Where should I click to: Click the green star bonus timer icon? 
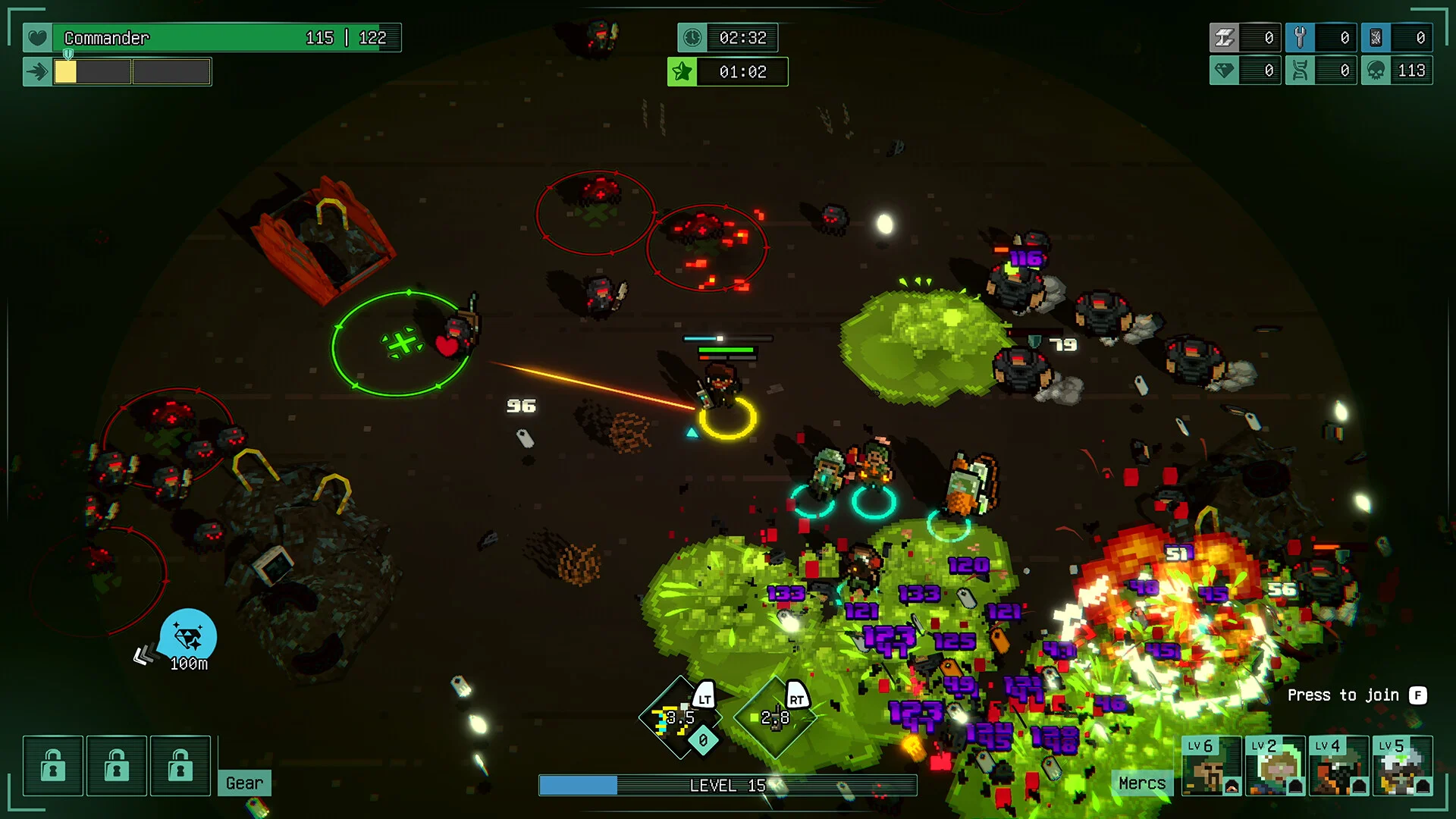click(x=682, y=72)
